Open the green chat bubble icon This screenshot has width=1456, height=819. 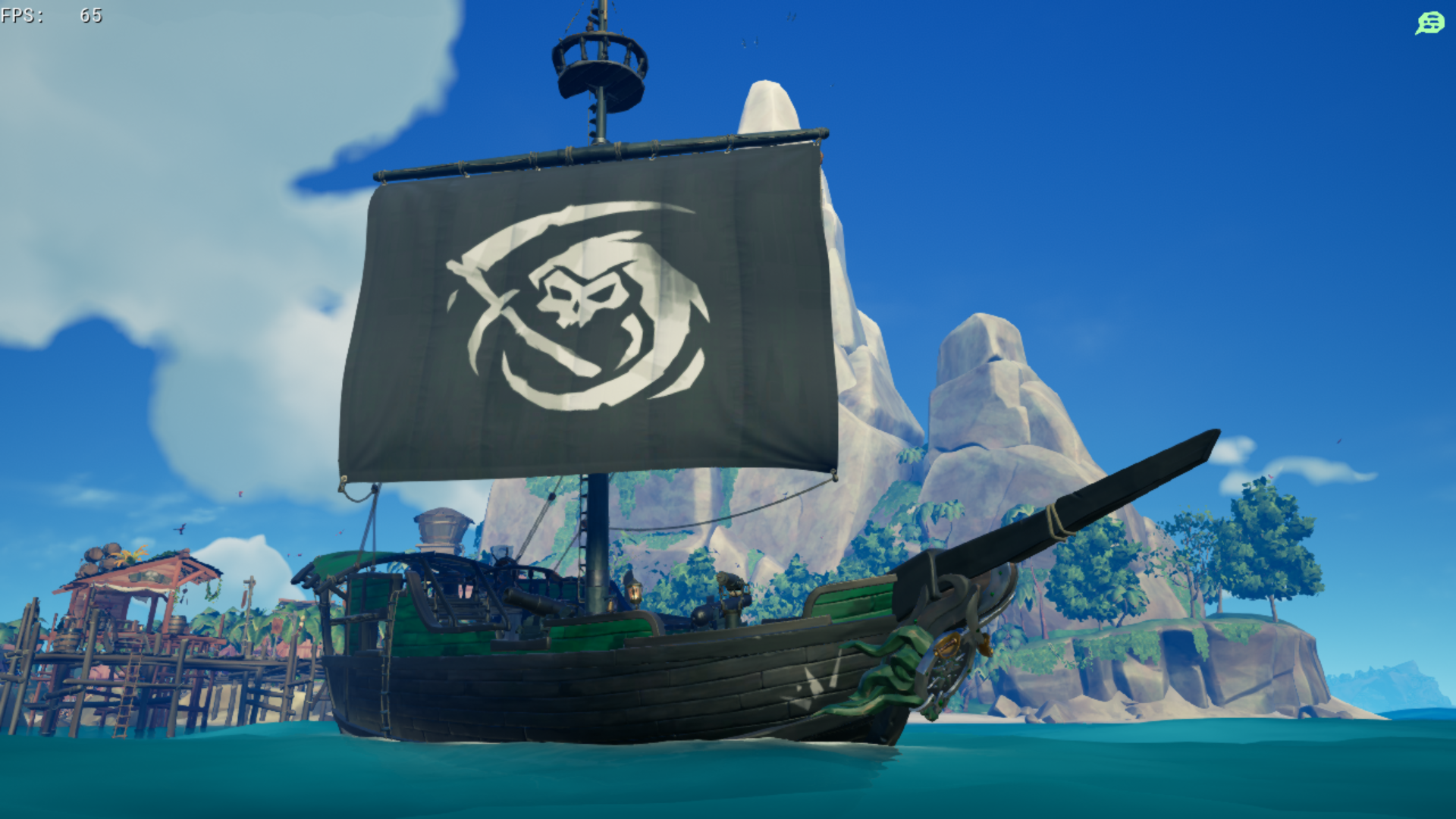(x=1429, y=24)
